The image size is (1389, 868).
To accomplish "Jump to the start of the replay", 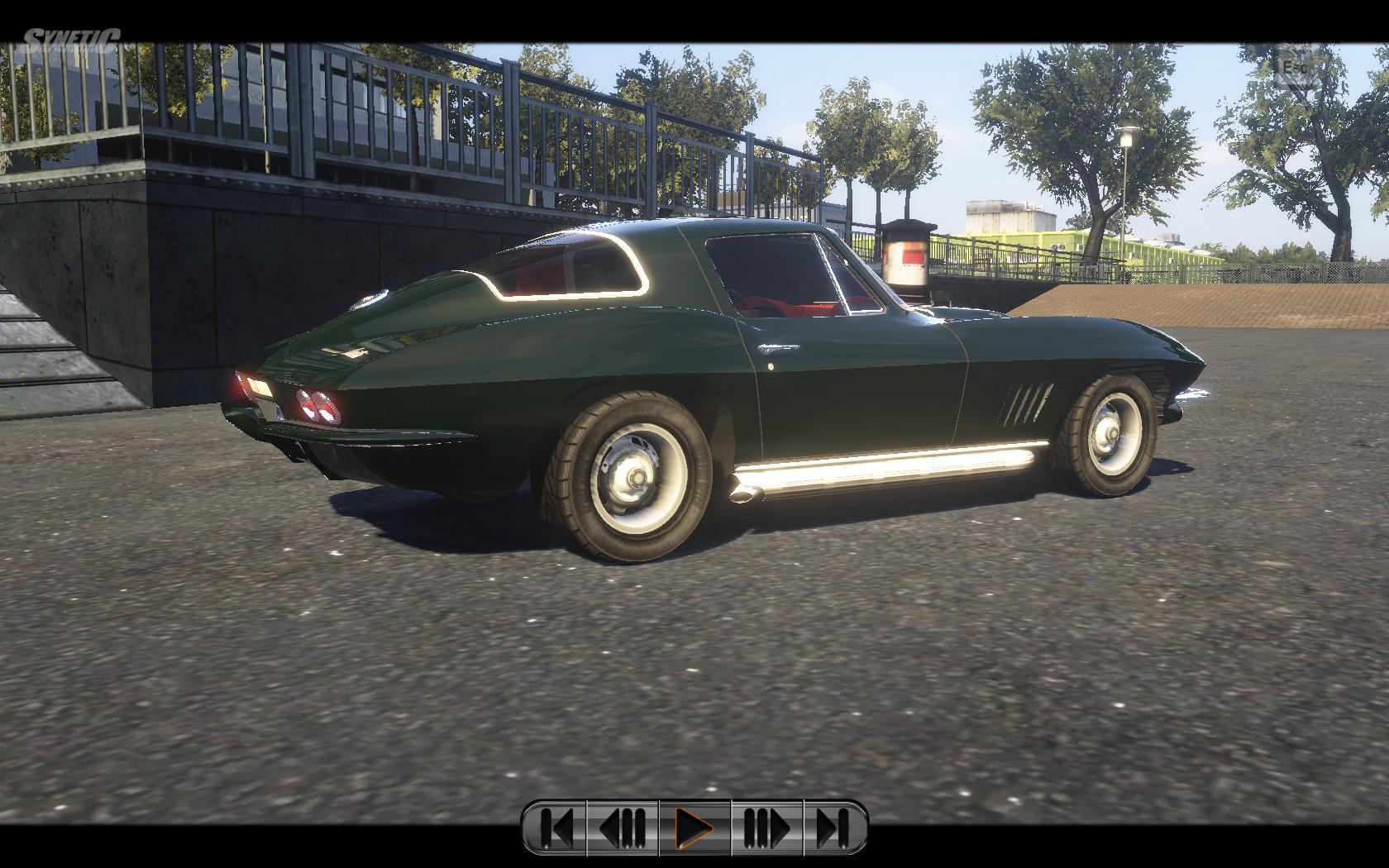I will [x=556, y=827].
